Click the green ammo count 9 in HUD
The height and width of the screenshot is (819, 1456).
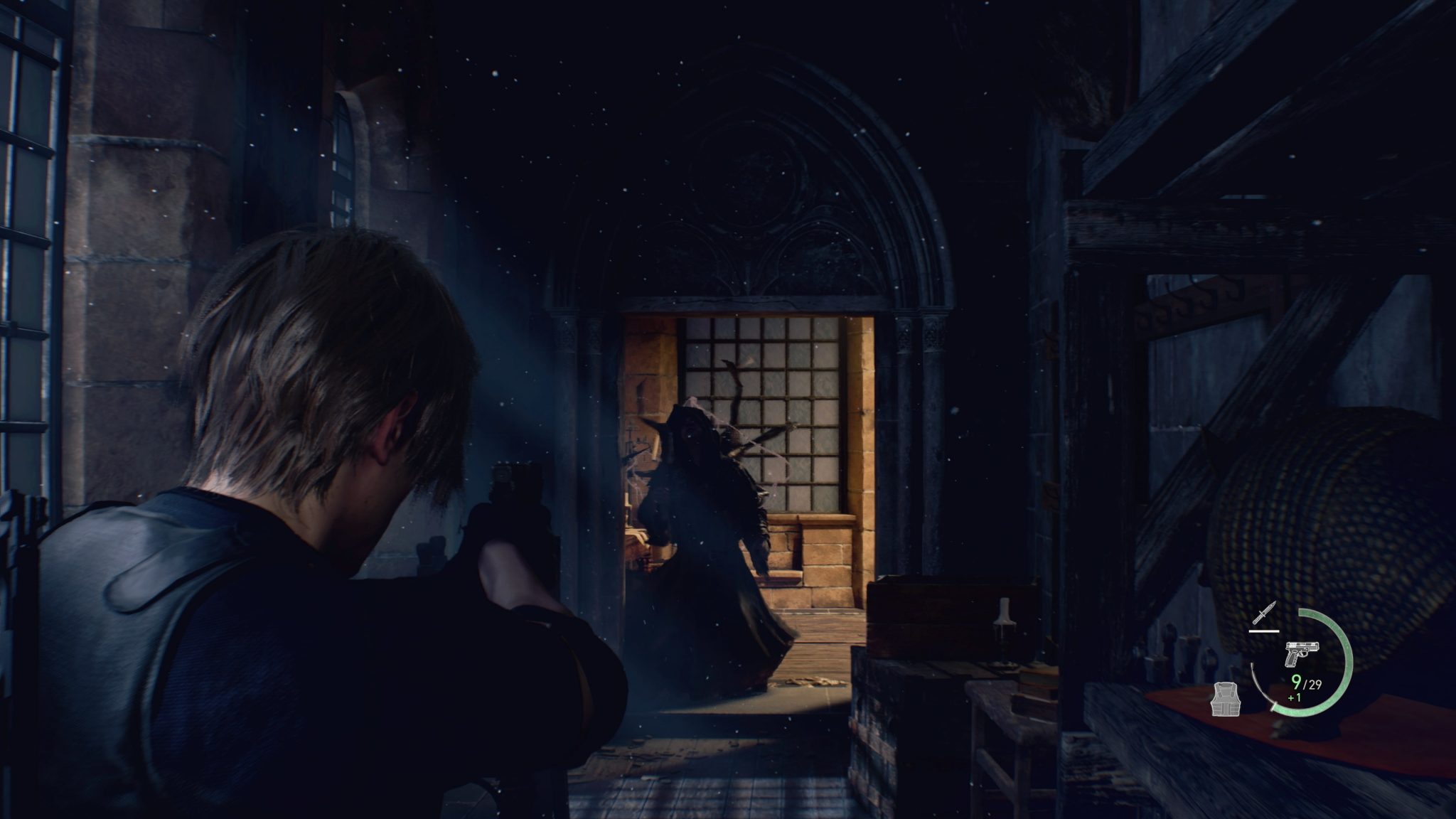(x=1295, y=683)
